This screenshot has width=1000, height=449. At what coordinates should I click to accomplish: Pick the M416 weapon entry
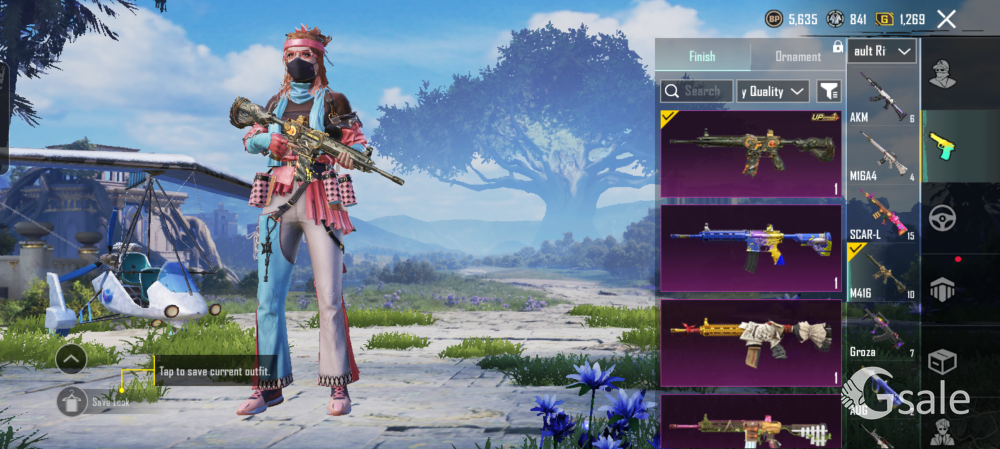pyautogui.click(x=882, y=273)
